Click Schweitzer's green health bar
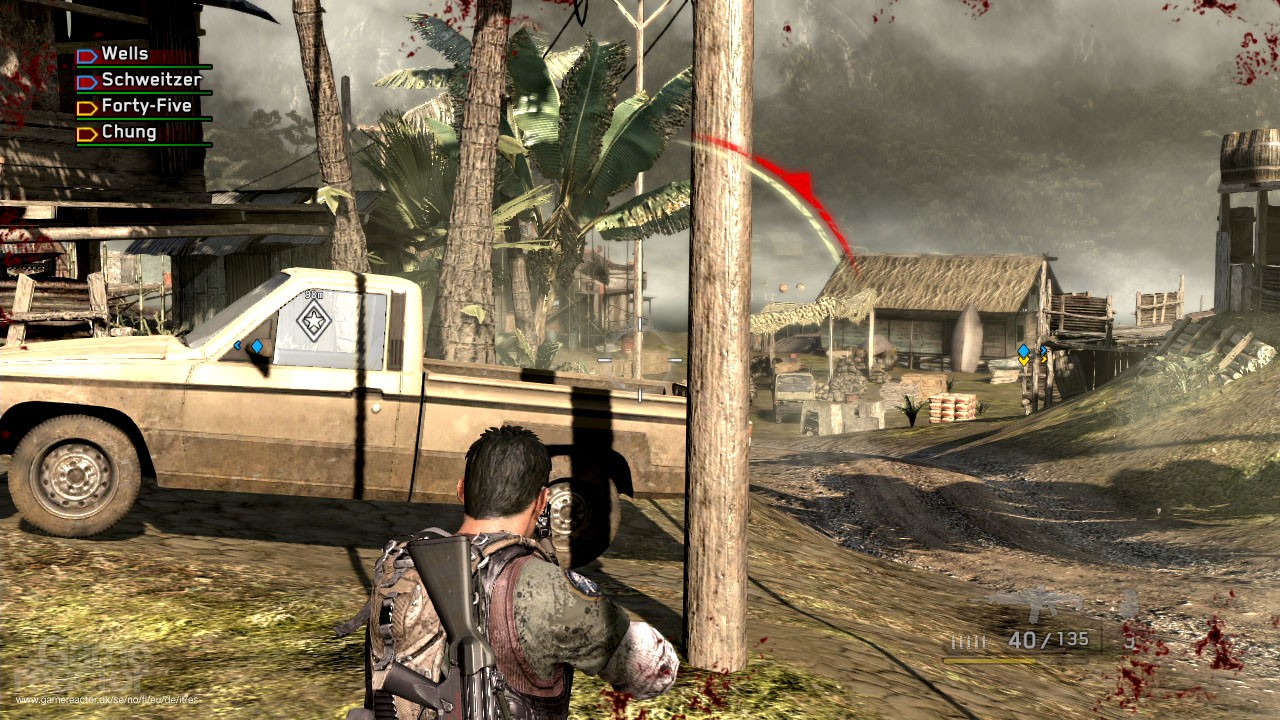 pos(145,92)
